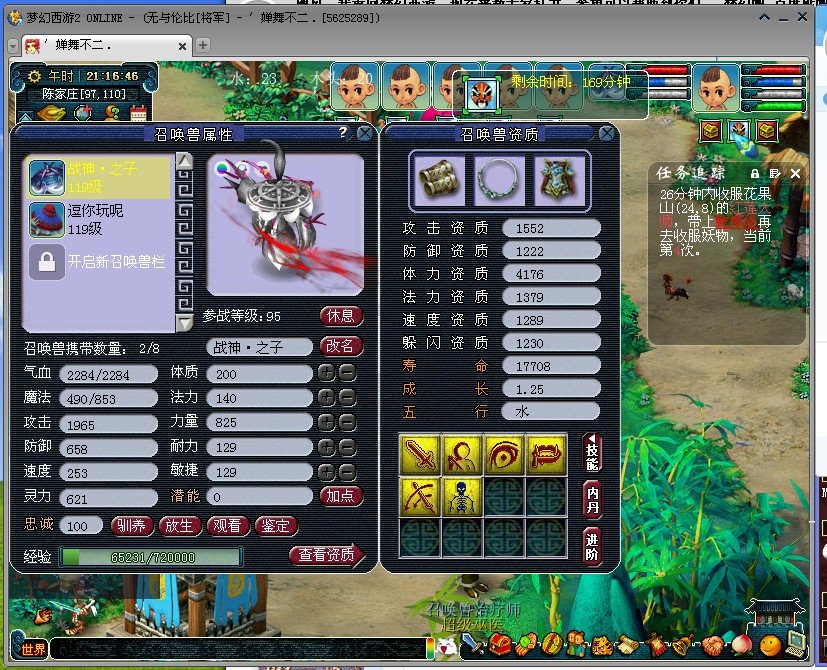Viewport: 827px width, 670px height.
Task: Open 驯养 to tame the pet
Action: 131,525
